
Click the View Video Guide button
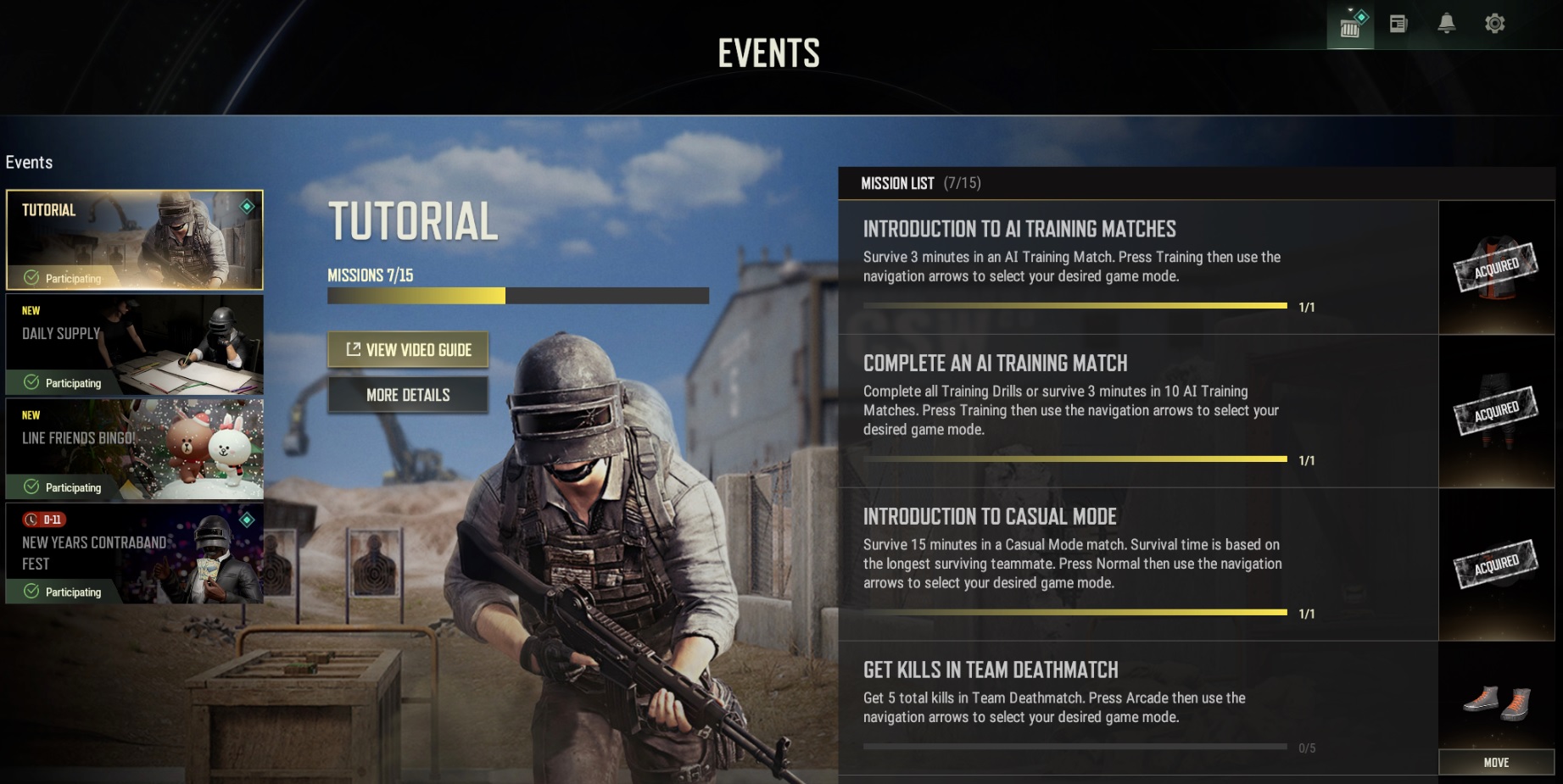click(x=408, y=349)
